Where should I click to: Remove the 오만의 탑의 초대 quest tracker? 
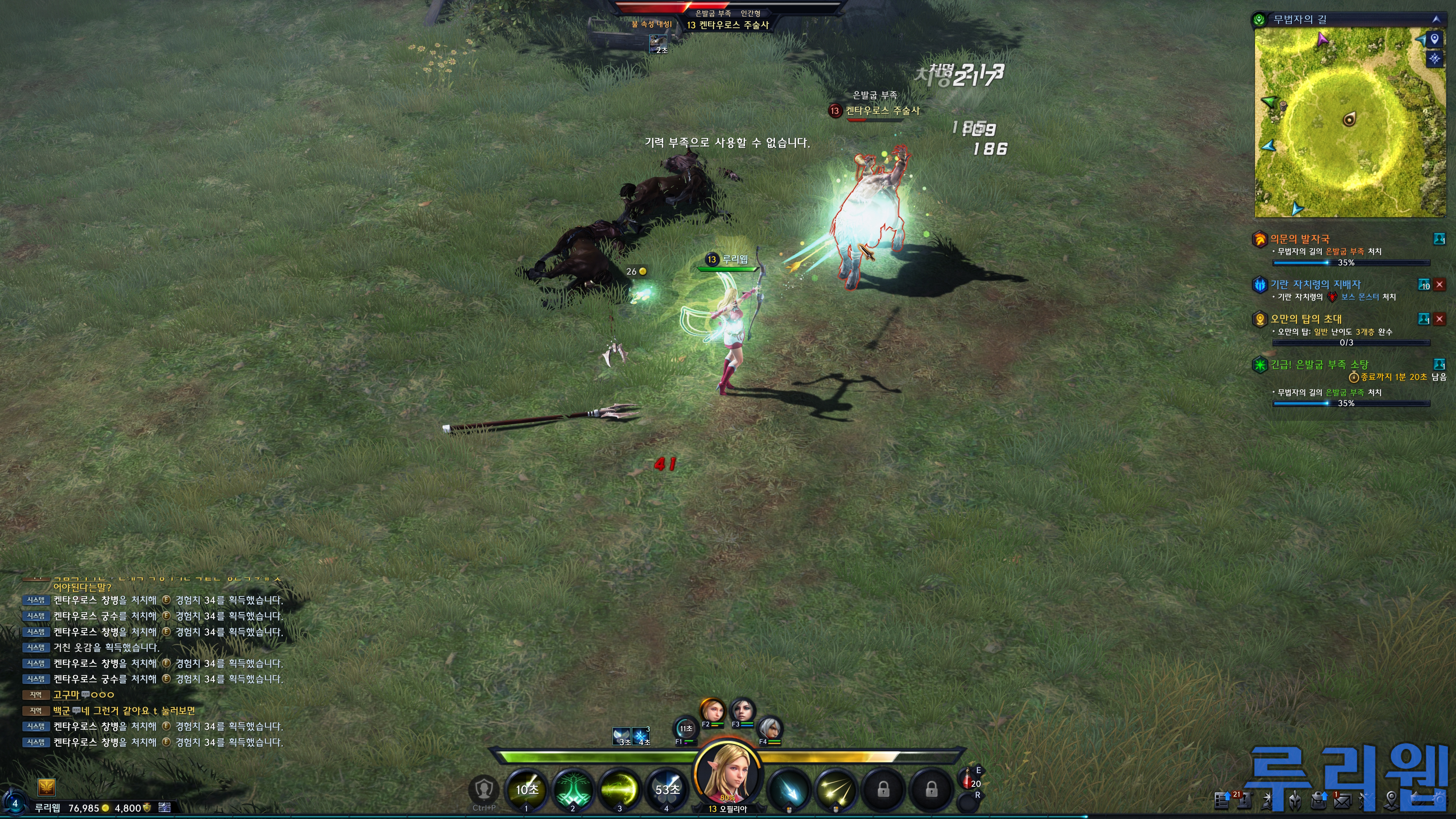1440,319
